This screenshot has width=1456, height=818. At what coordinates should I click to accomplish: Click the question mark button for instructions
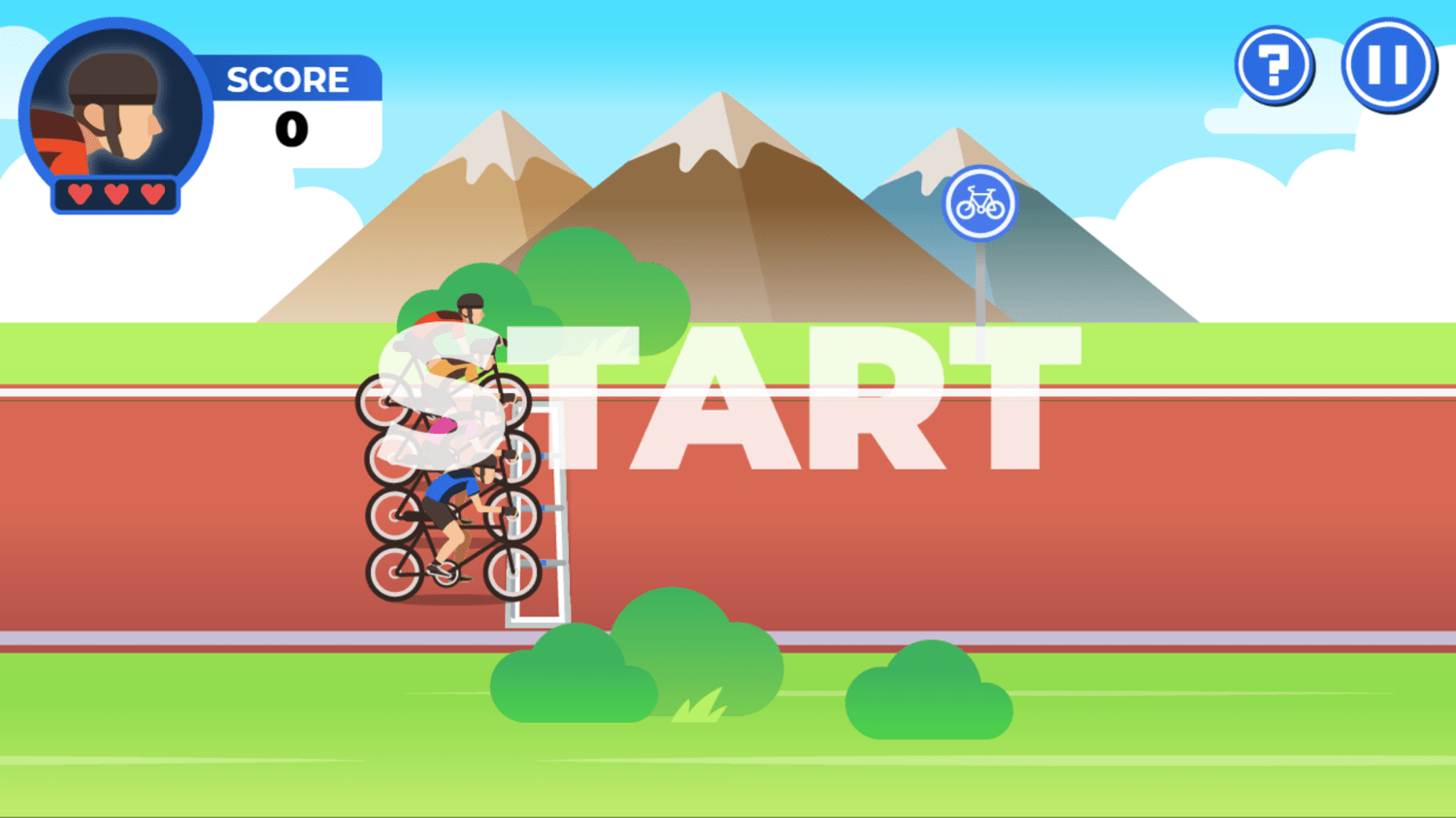(x=1274, y=64)
